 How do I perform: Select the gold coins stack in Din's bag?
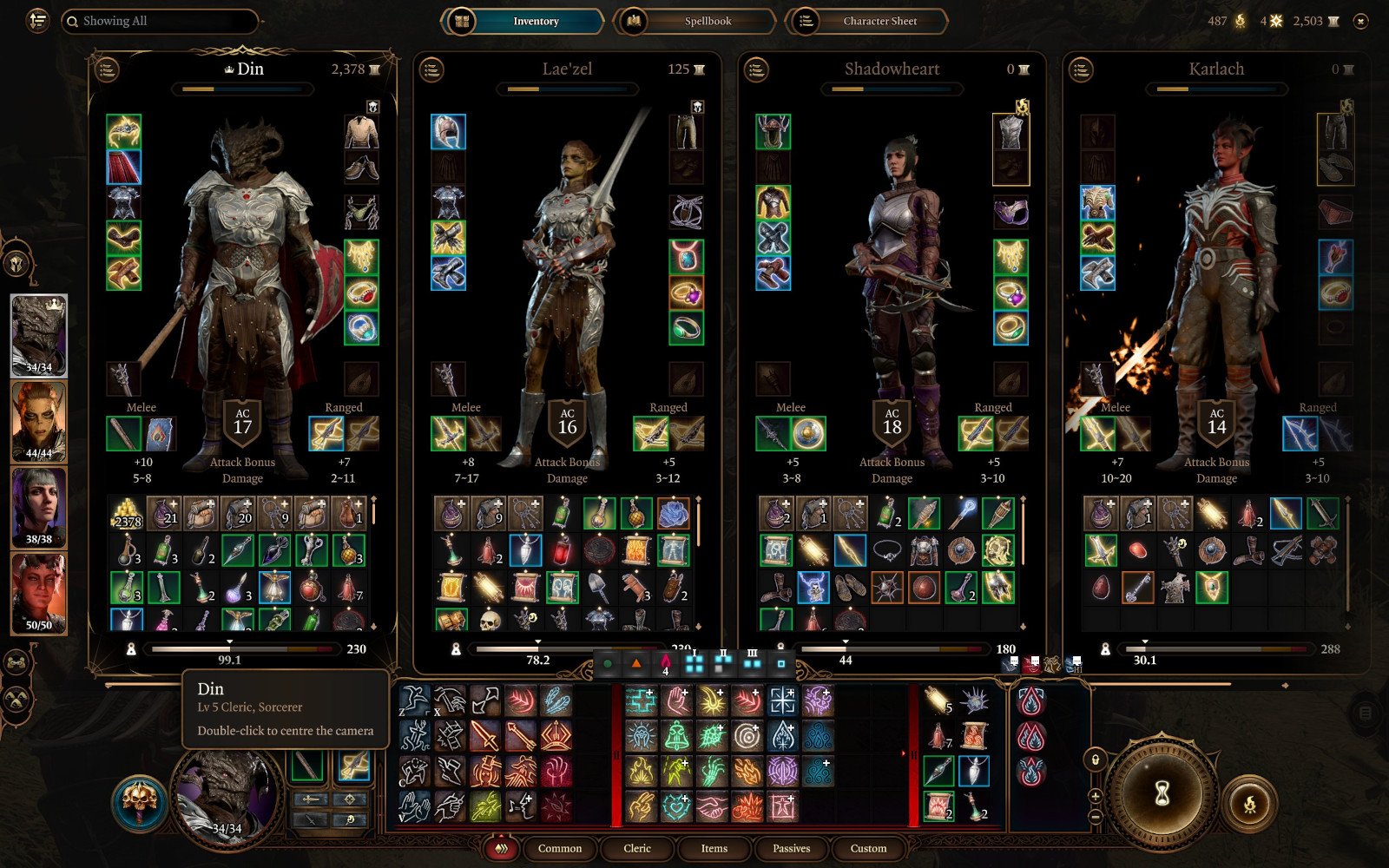[128, 514]
